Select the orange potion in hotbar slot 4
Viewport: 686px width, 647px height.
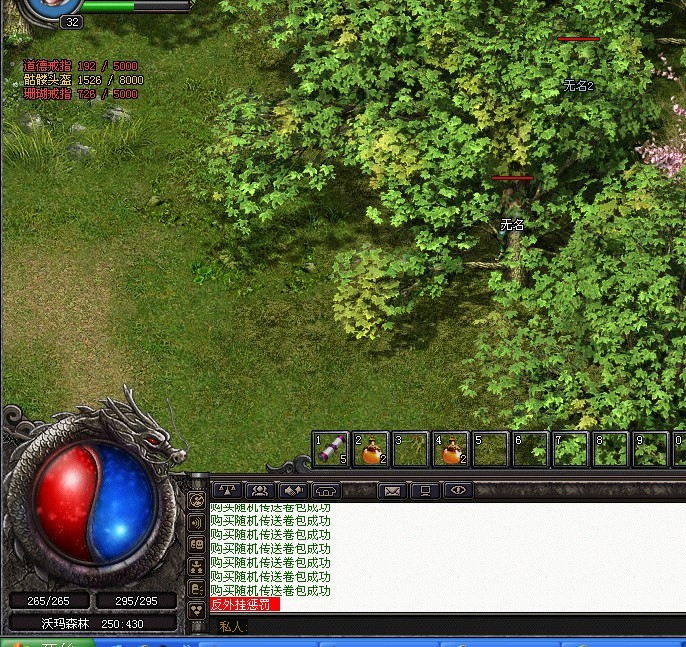pos(451,450)
